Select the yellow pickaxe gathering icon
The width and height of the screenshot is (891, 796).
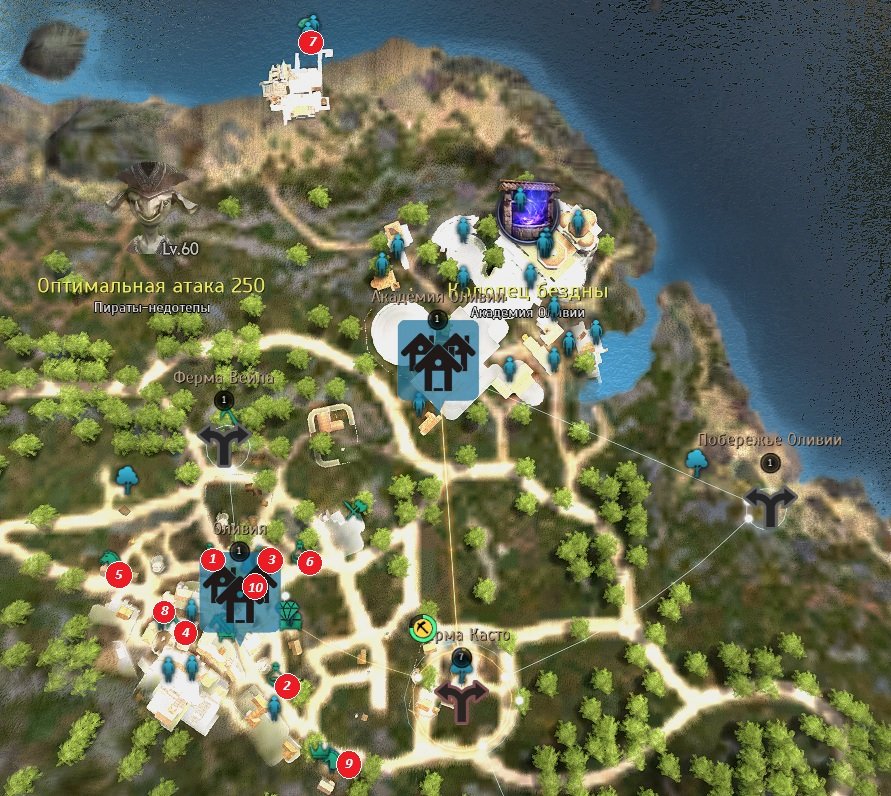click(423, 629)
